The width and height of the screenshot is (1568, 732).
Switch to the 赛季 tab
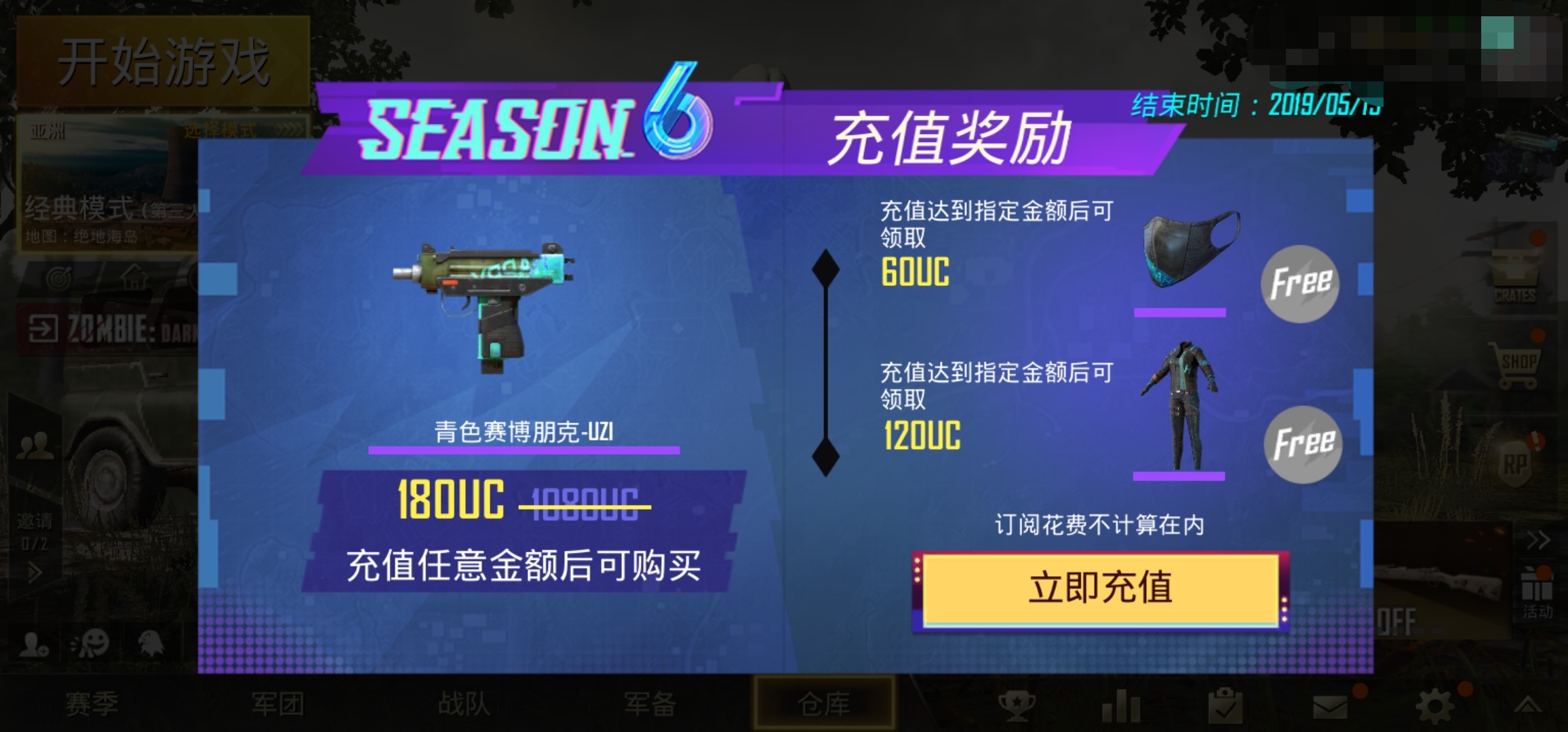(x=92, y=705)
